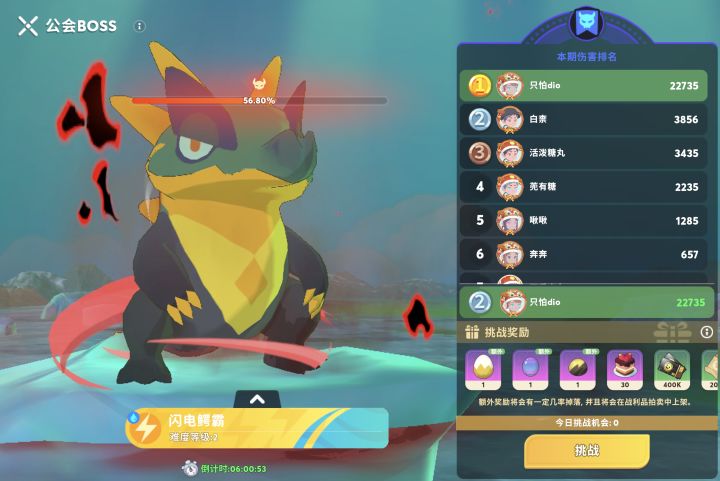View first-place 只怕dio in the top ranking row

pyautogui.click(x=586, y=86)
